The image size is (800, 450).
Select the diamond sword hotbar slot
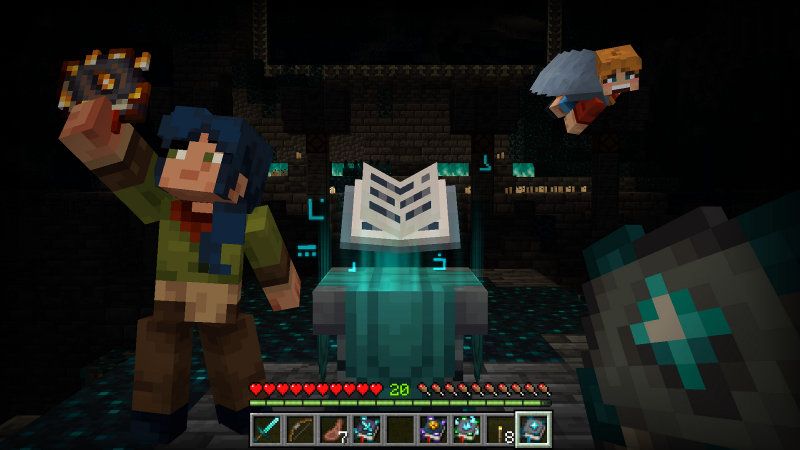pos(267,430)
